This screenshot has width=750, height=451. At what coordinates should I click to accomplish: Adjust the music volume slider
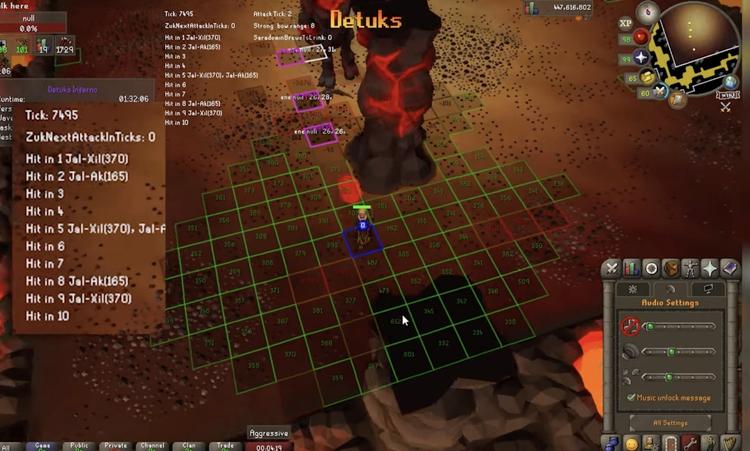(680, 326)
